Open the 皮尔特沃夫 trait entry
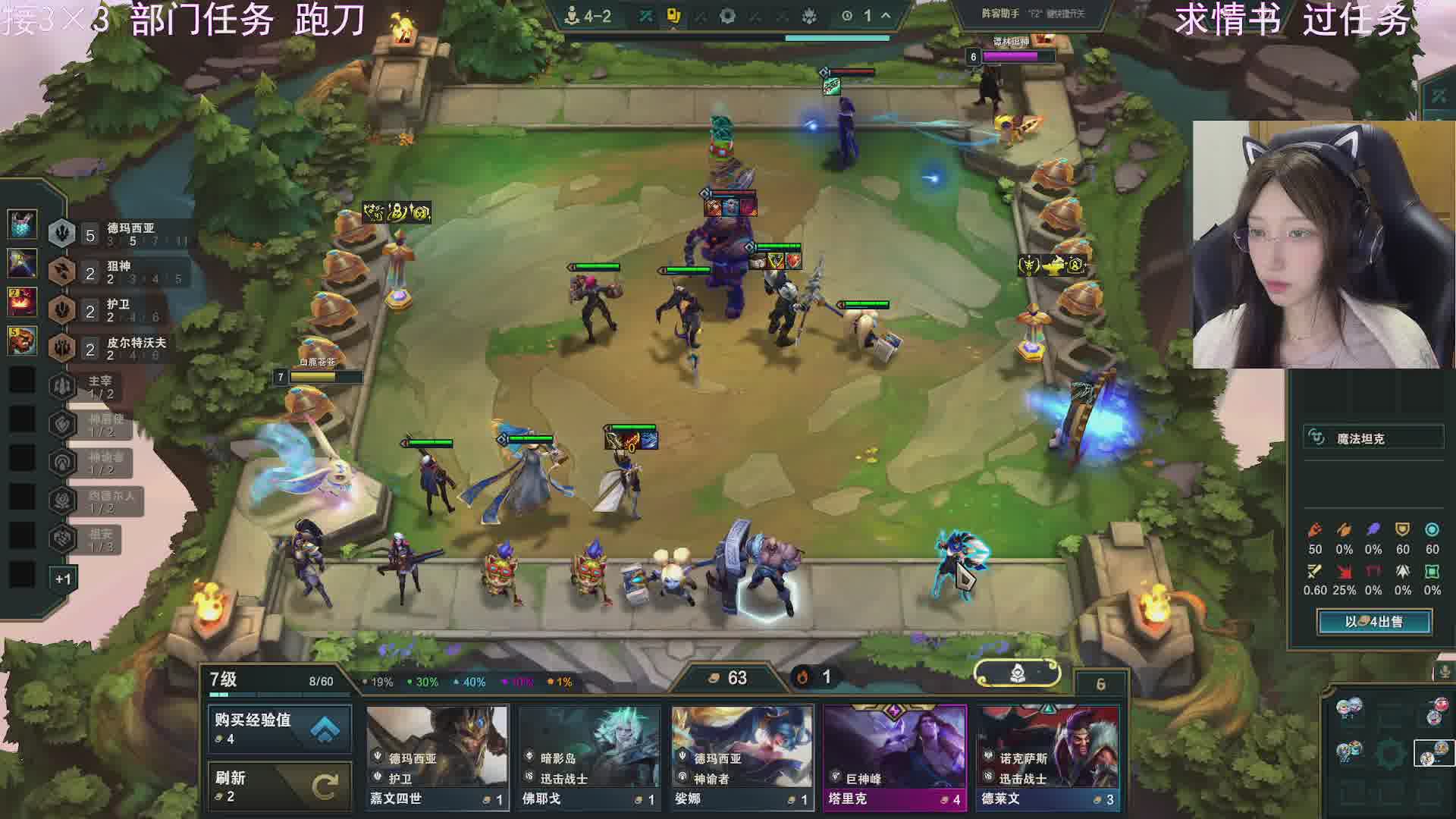 118,348
